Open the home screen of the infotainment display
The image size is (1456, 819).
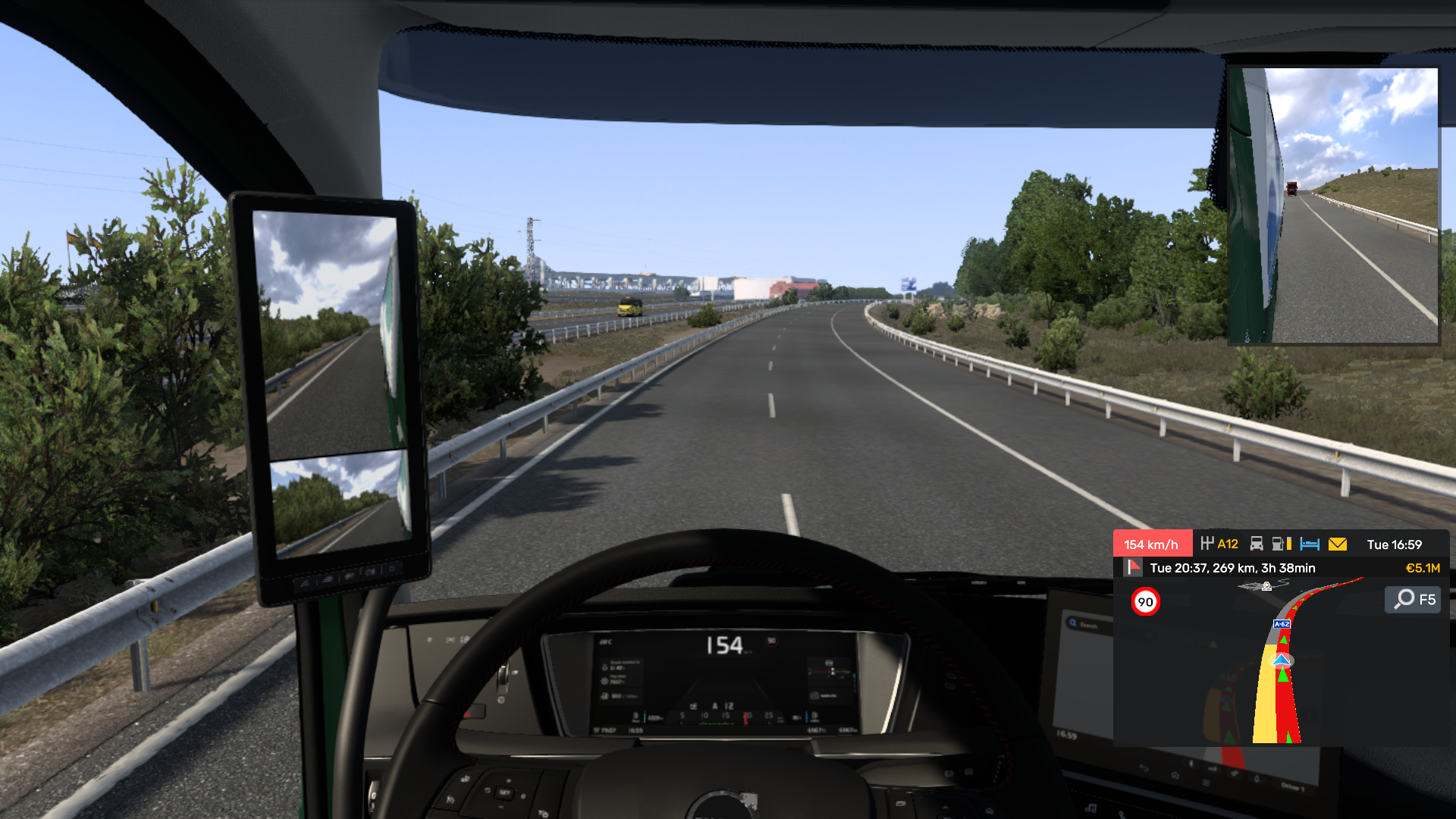pyautogui.click(x=1175, y=776)
